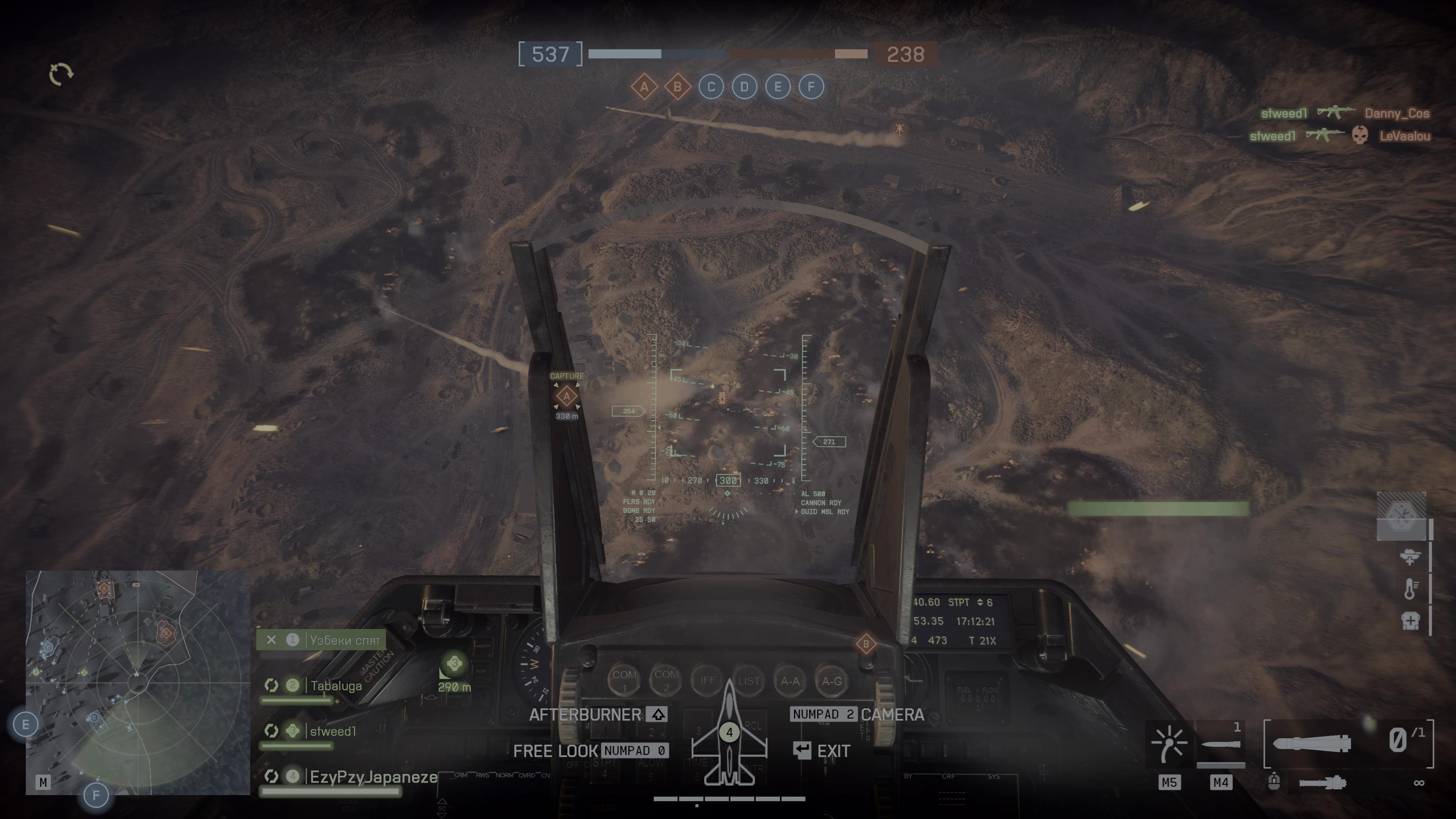Click the CAPTURE A objective marker
The height and width of the screenshot is (819, 1456).
click(566, 396)
